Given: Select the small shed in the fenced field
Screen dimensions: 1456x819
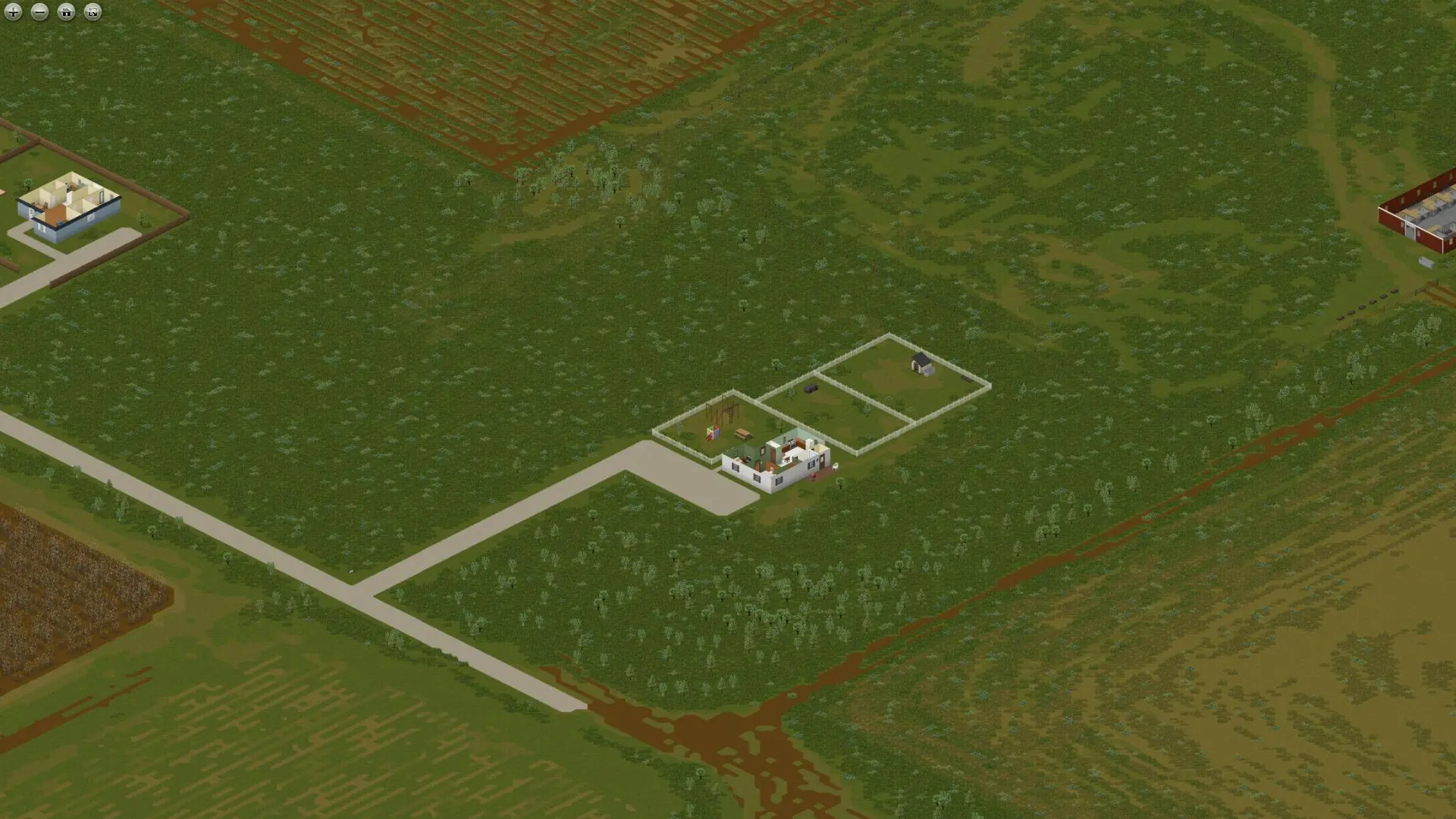Looking at the screenshot, I should pyautogui.click(x=920, y=364).
